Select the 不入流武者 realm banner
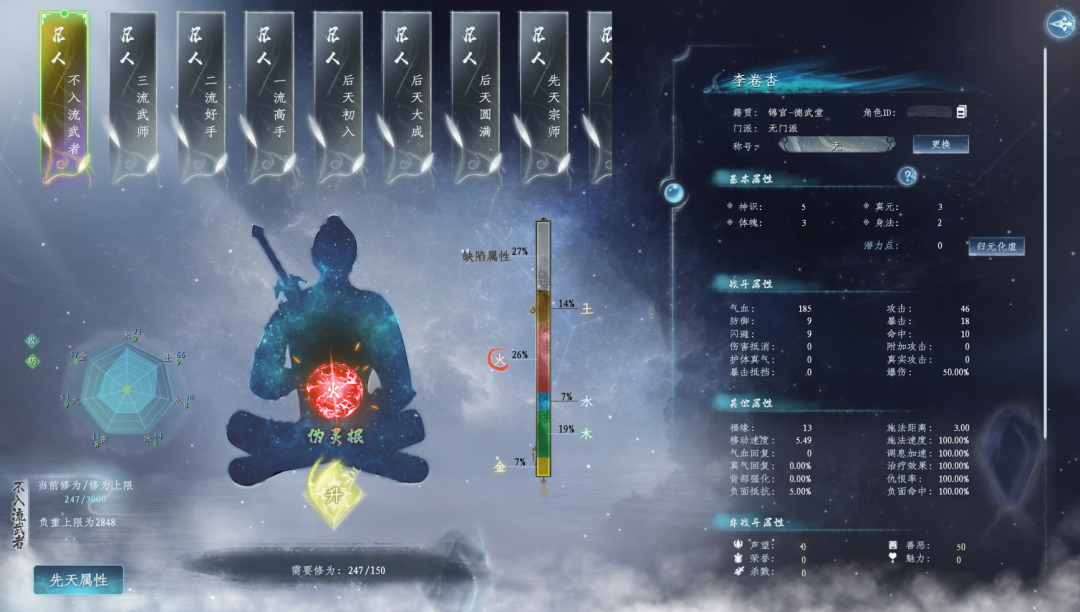Viewport: 1080px width, 612px height. coord(64,97)
